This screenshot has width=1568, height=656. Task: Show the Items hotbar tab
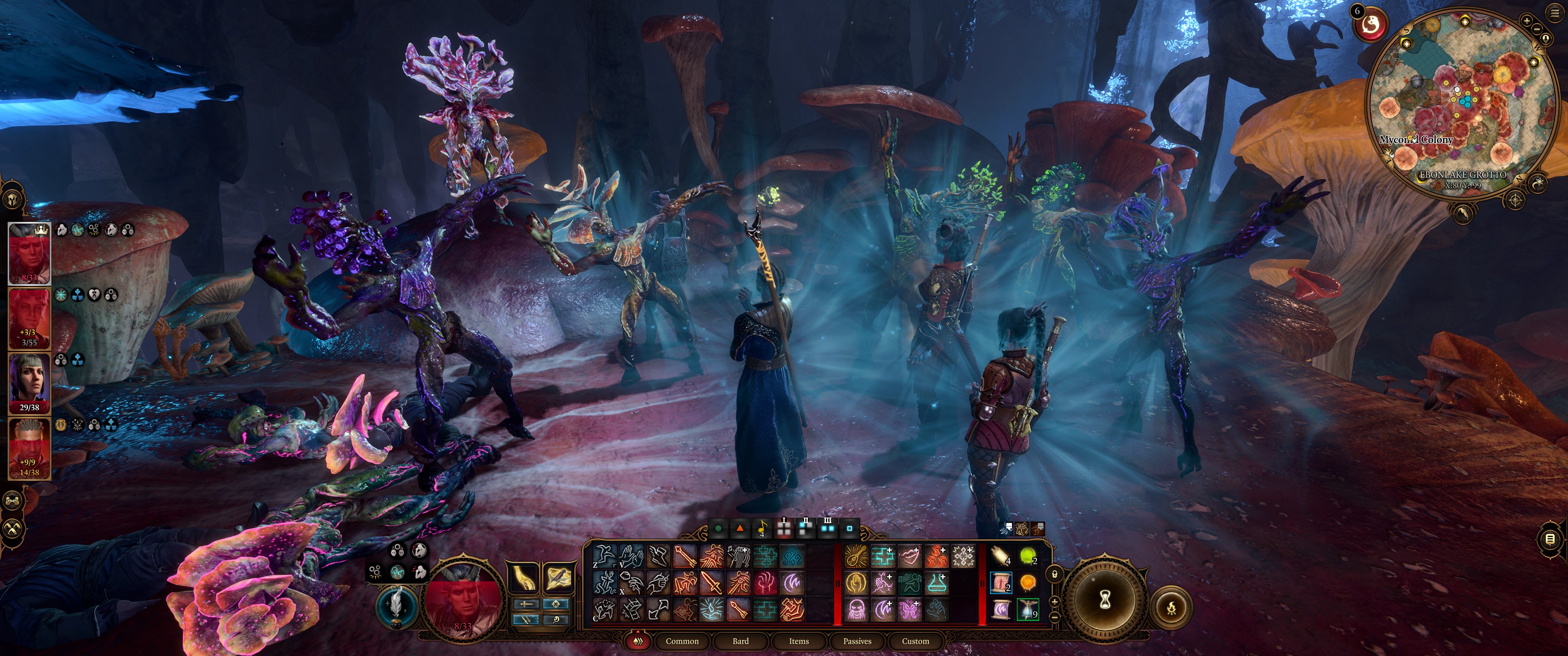tap(799, 641)
